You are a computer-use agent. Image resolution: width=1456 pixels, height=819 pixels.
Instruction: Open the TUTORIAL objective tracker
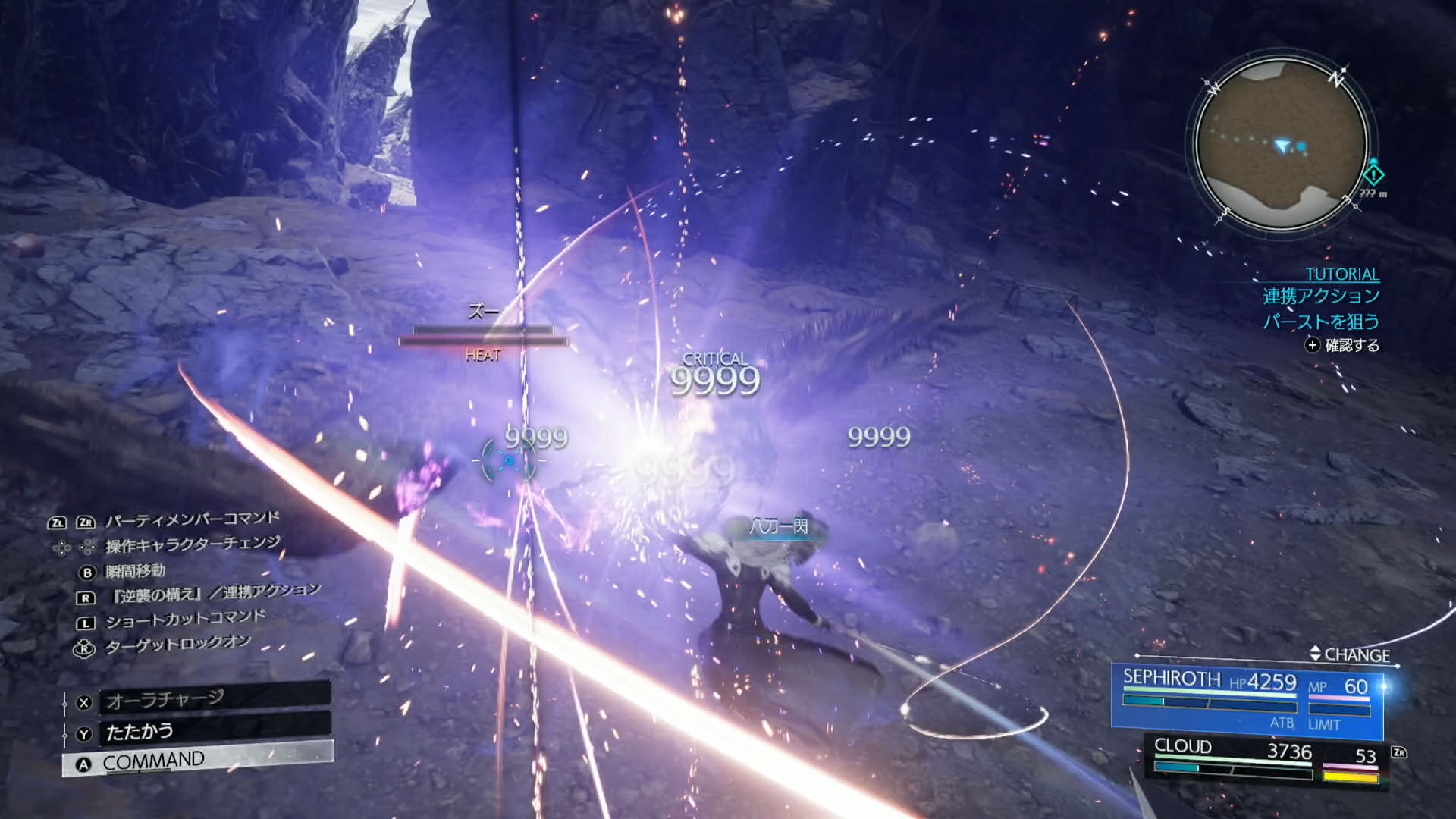point(1341,275)
